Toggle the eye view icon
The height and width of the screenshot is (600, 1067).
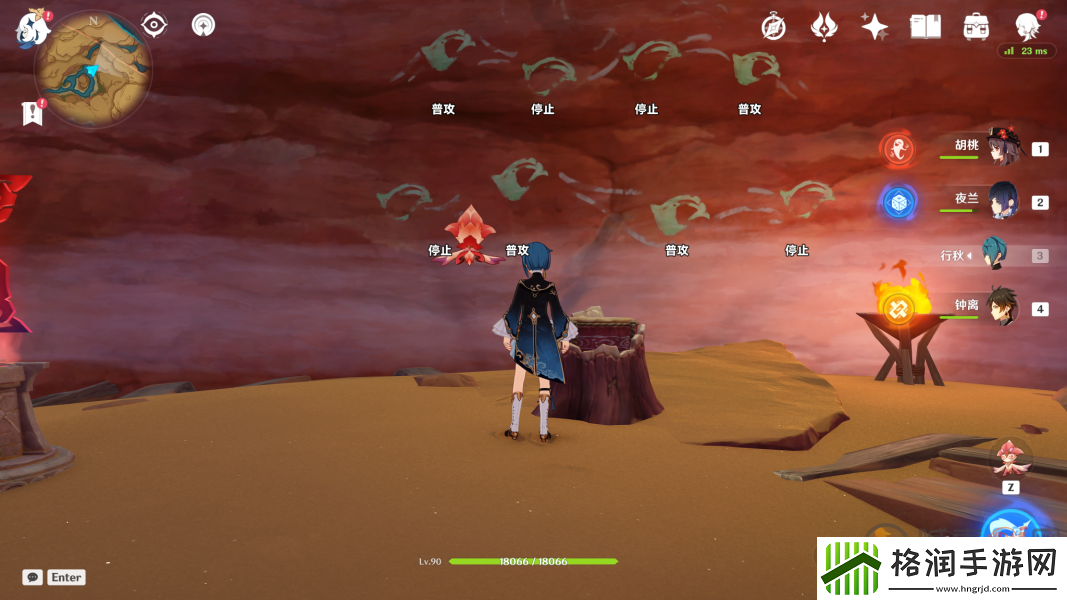tap(154, 25)
